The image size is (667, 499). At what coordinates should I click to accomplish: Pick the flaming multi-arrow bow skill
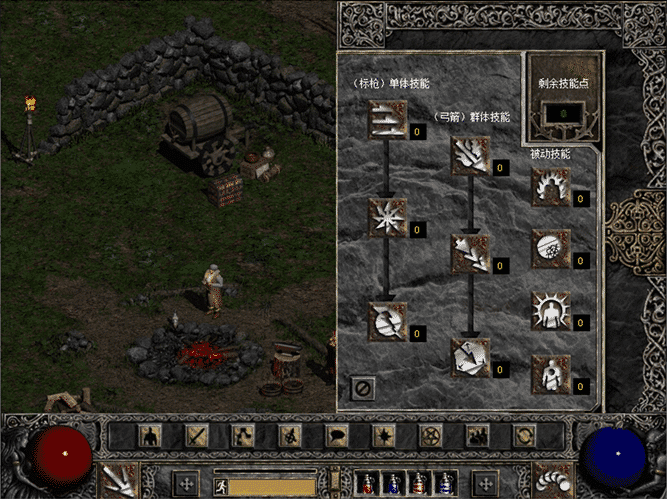tap(468, 156)
